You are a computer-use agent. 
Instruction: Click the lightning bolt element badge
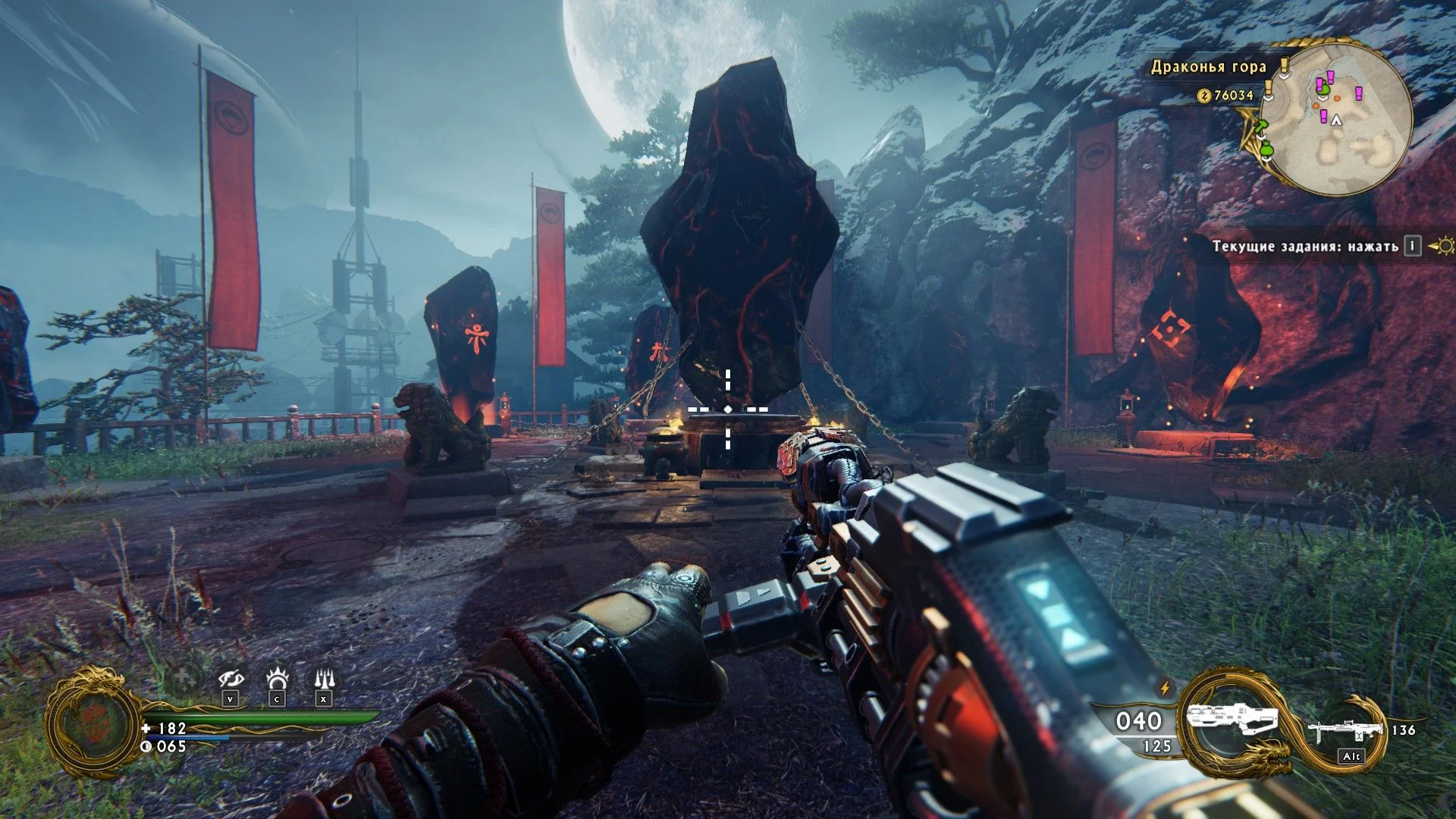coord(1165,689)
